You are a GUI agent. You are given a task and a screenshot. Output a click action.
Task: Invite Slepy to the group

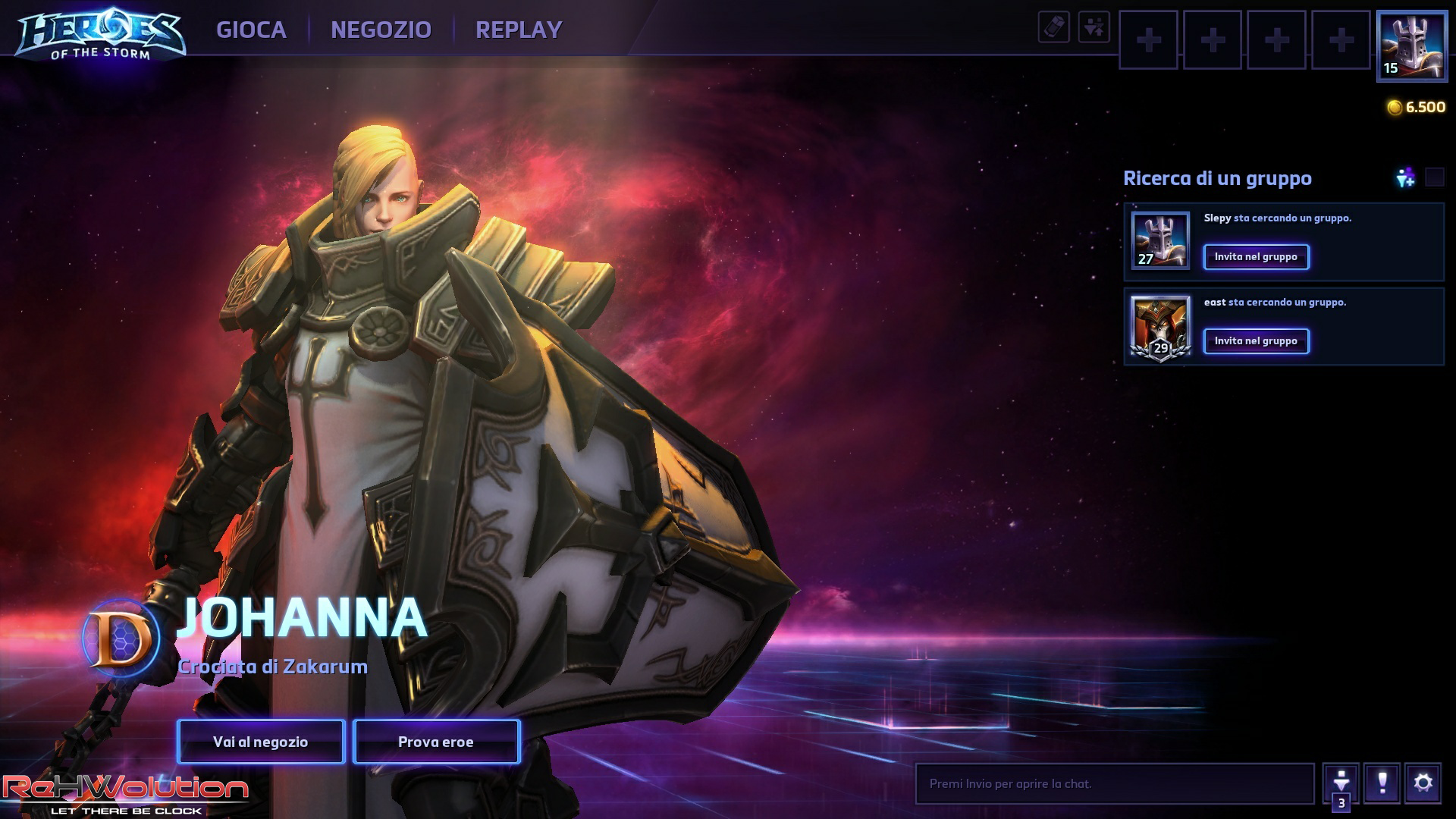coord(1256,257)
